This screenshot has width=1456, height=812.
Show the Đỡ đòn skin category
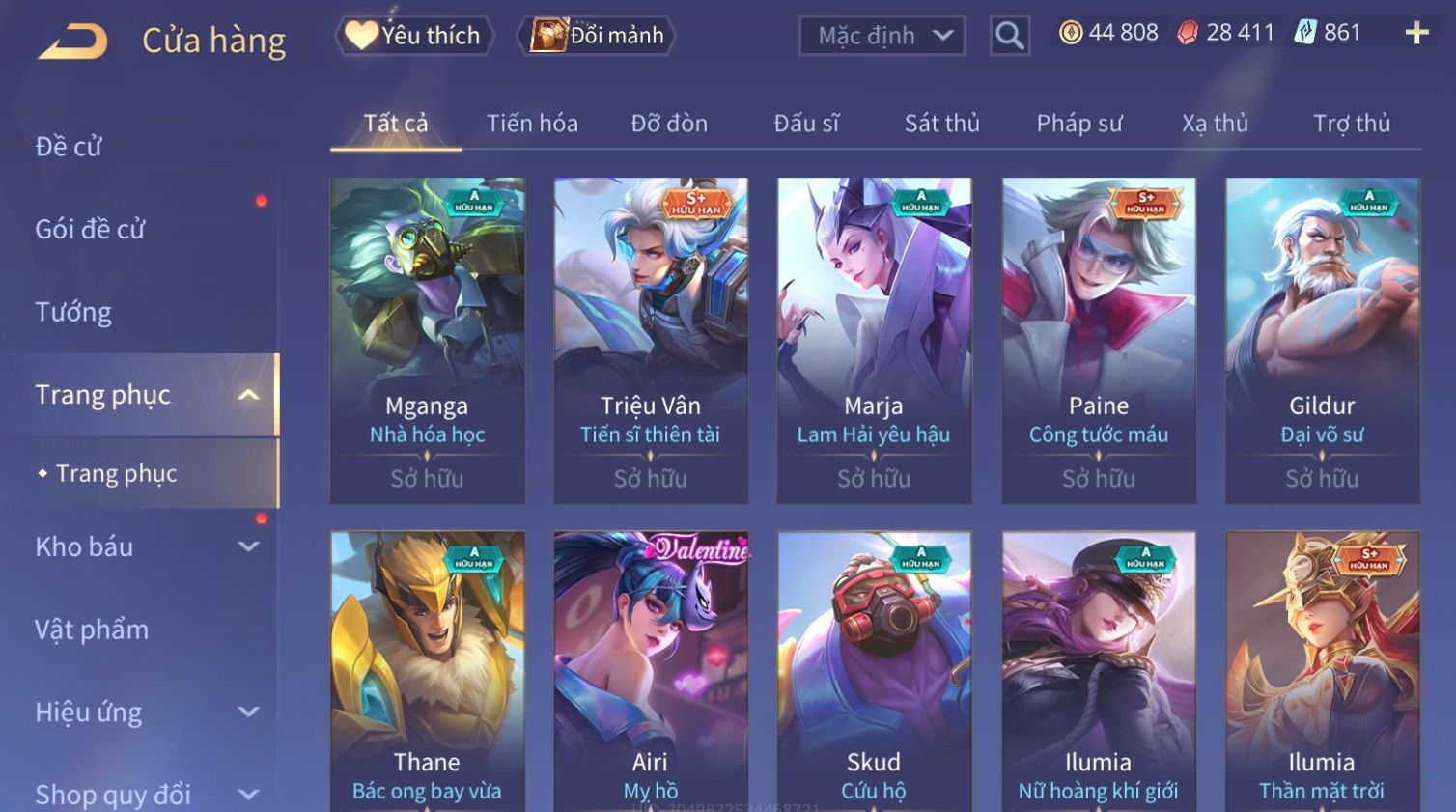[669, 124]
